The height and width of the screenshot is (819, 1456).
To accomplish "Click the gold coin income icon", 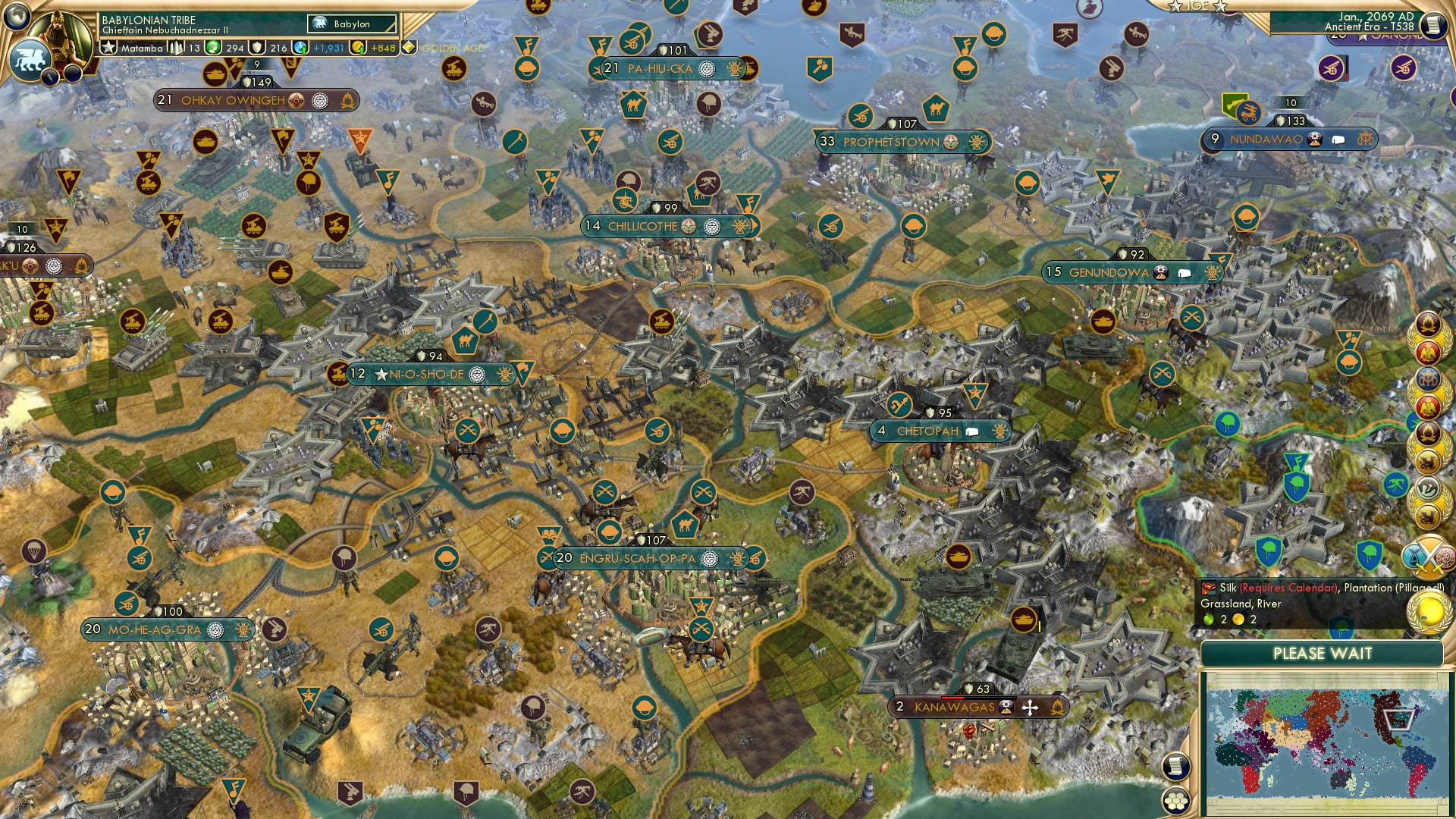I will click(359, 47).
